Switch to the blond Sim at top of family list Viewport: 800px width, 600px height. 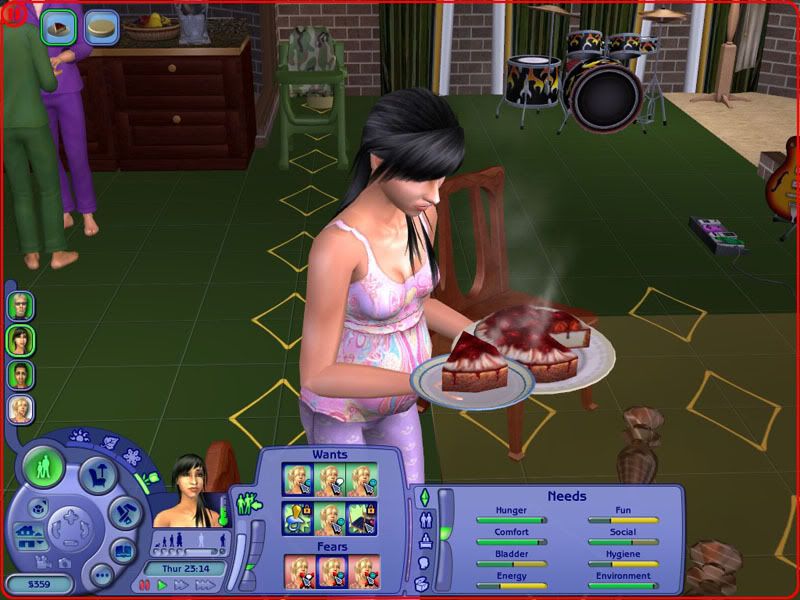click(21, 304)
